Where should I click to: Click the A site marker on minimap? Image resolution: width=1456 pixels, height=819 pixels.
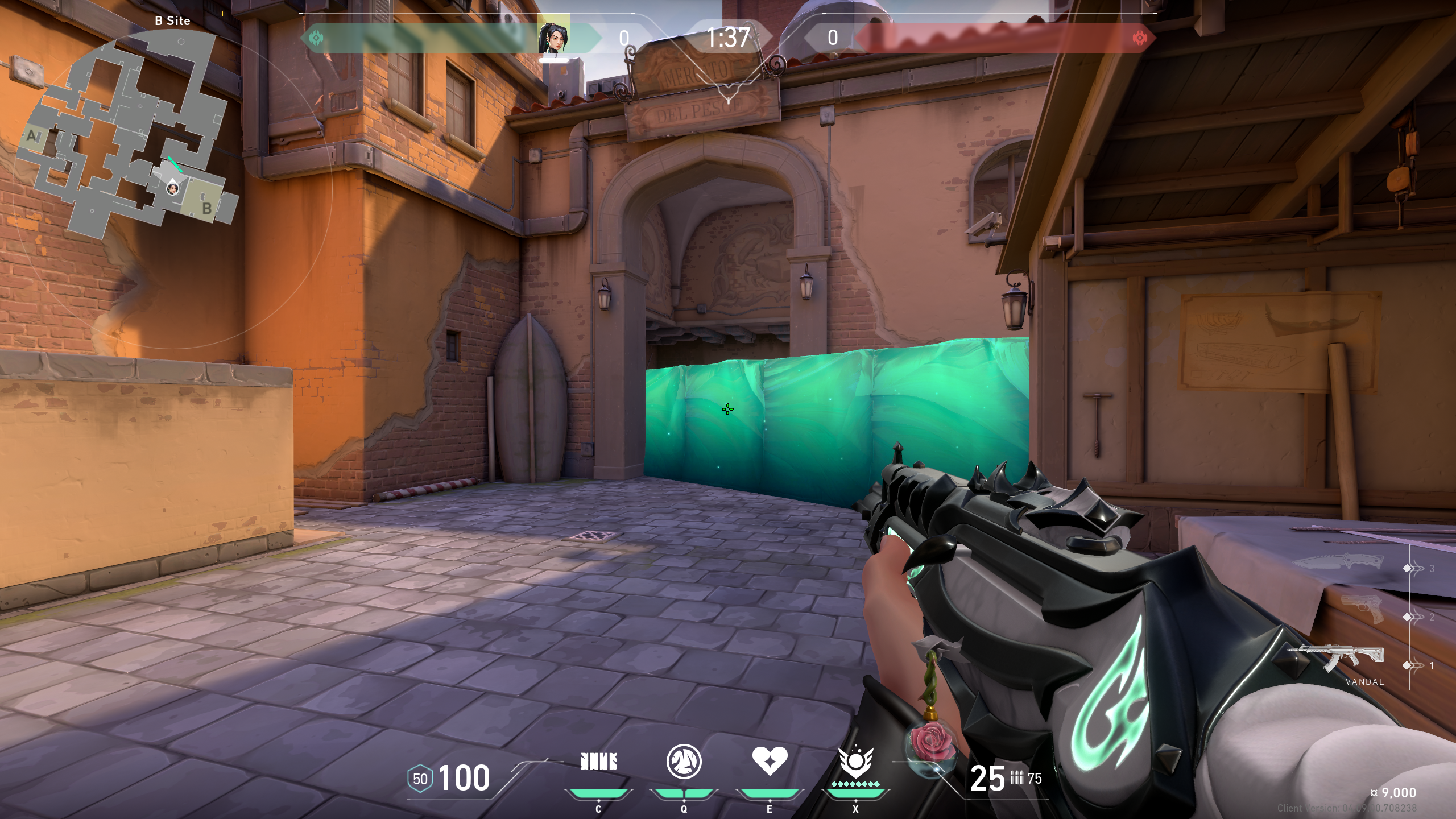(32, 135)
